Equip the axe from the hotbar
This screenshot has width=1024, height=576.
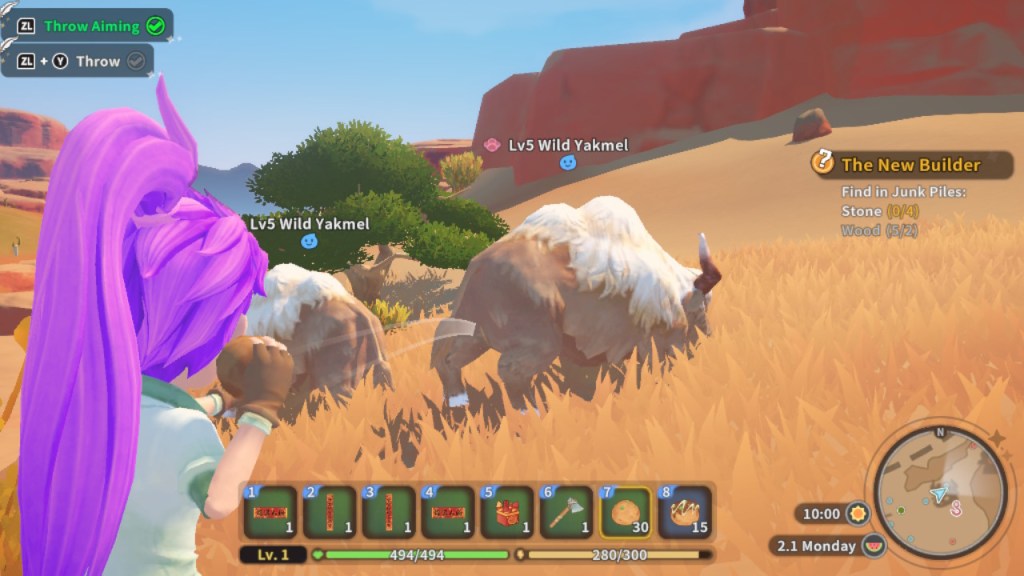566,512
